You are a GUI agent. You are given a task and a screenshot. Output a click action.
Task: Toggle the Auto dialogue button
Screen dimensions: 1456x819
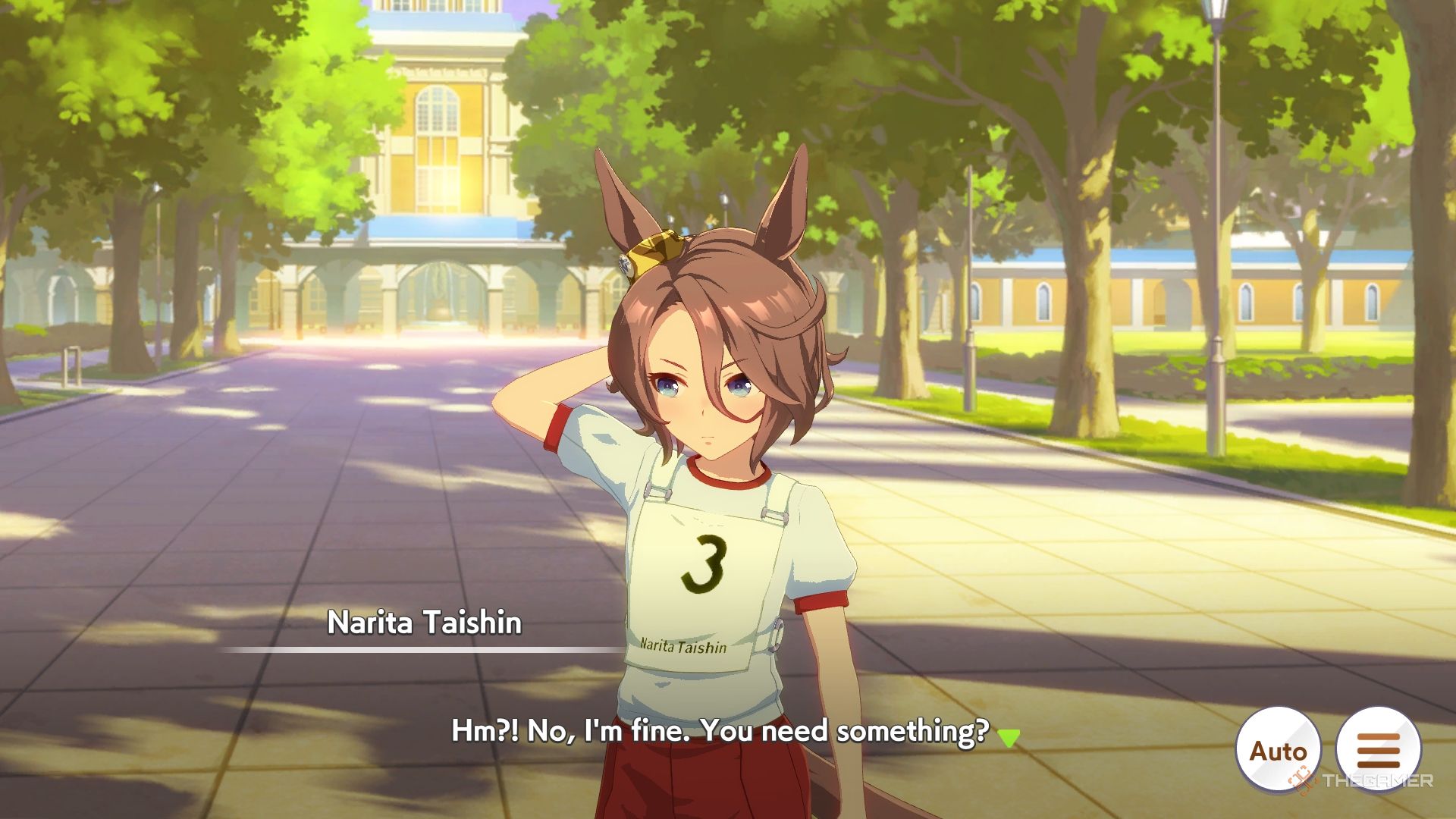pos(1278,750)
